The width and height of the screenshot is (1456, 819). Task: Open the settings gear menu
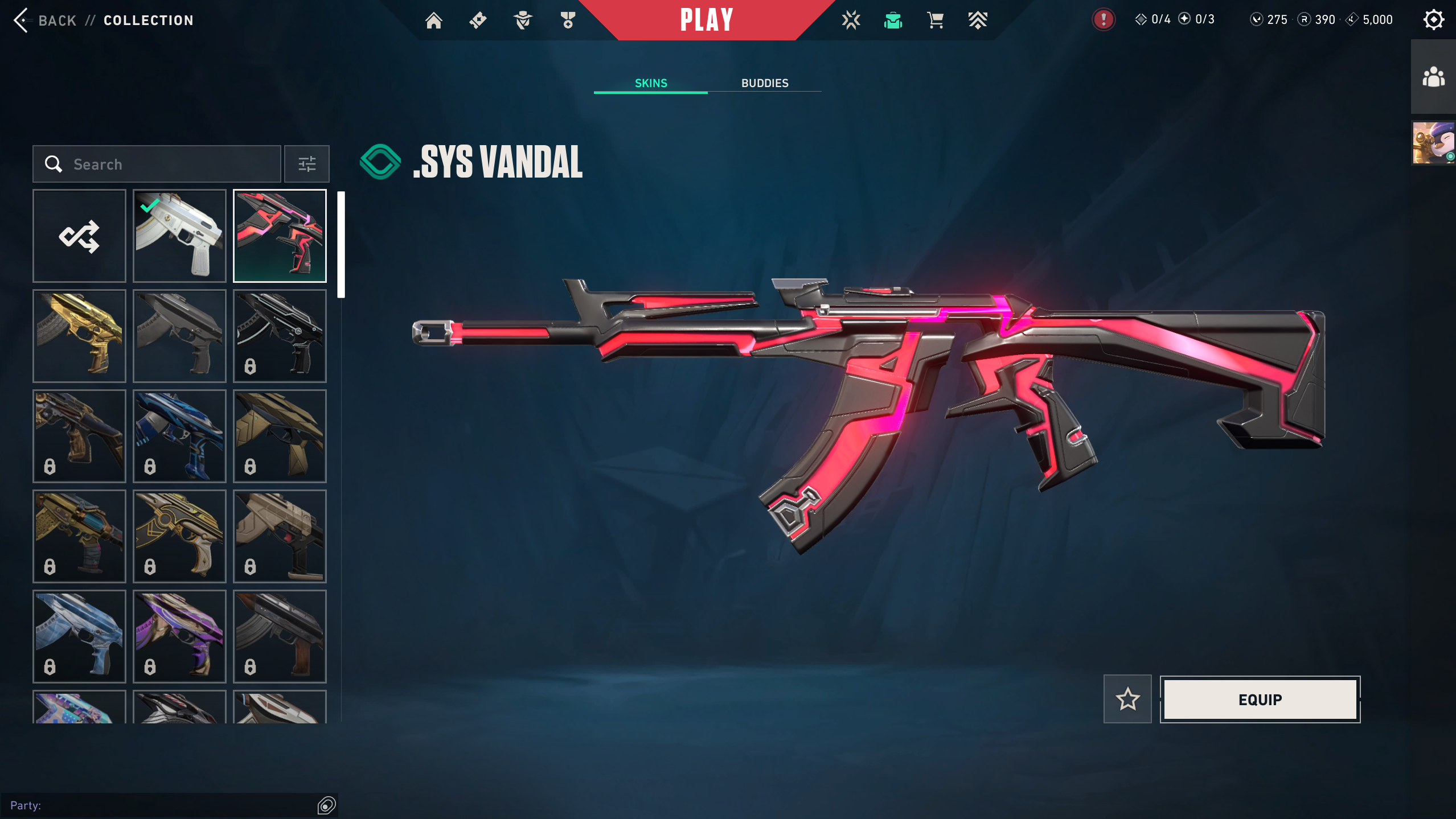coord(1433,20)
